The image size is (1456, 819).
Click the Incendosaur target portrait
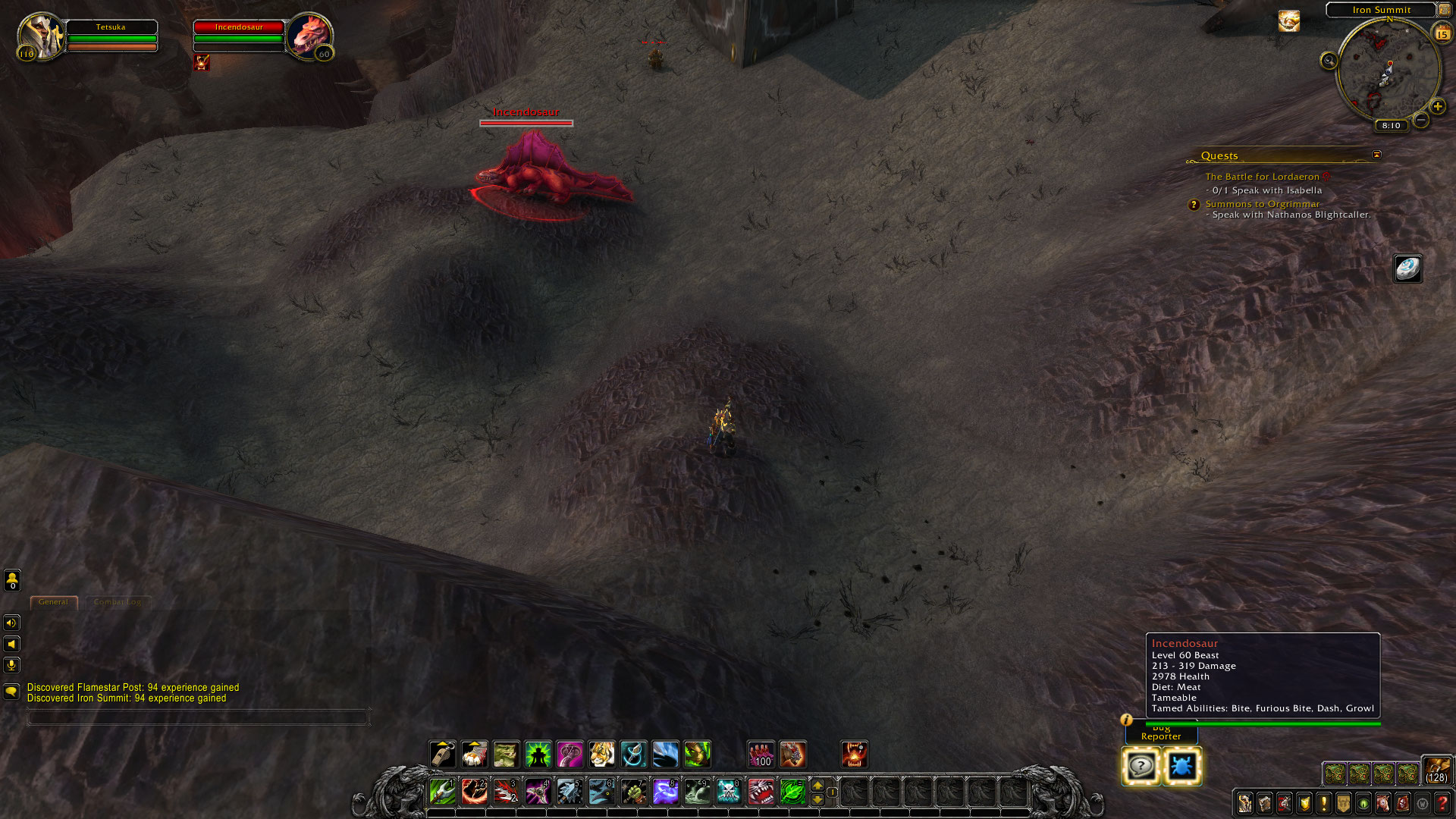click(x=310, y=35)
